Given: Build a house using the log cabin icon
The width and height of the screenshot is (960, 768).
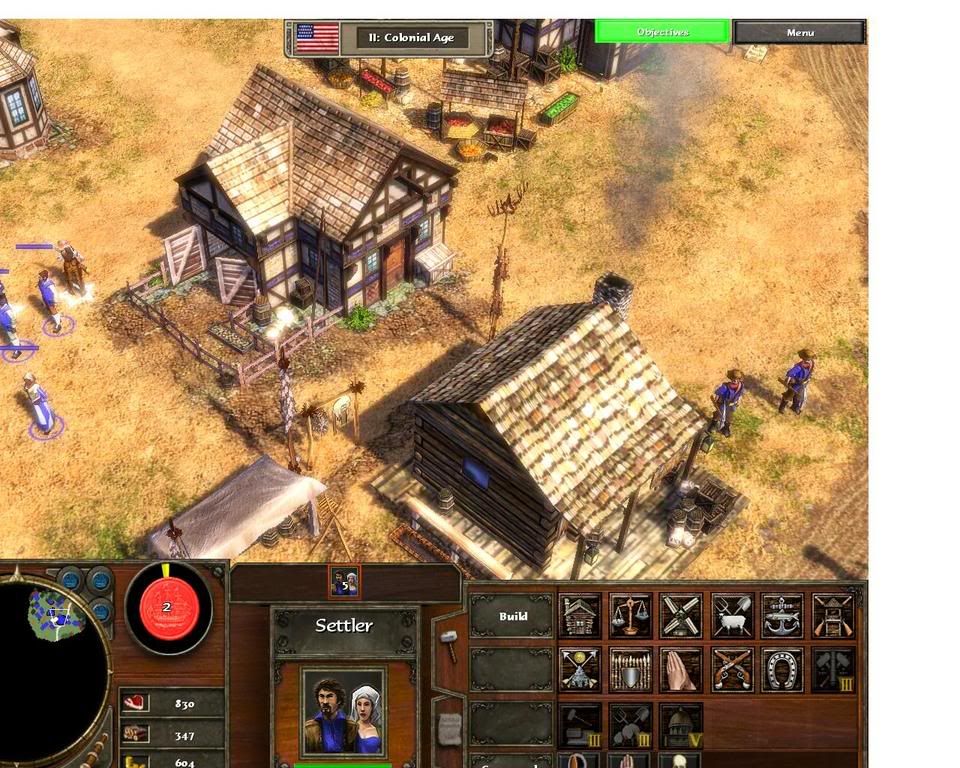Looking at the screenshot, I should [x=581, y=616].
